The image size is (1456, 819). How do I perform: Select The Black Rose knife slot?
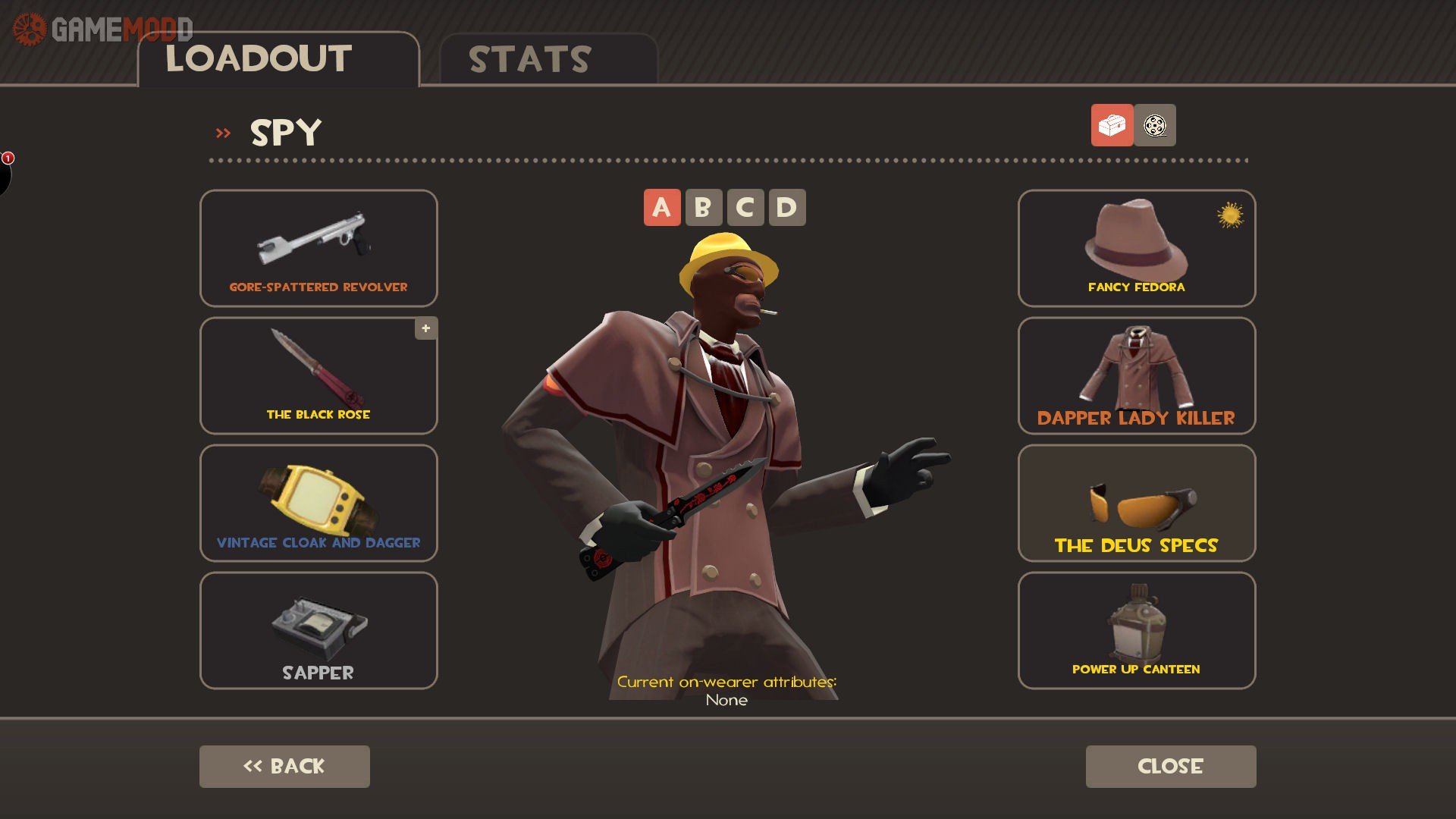pyautogui.click(x=318, y=375)
